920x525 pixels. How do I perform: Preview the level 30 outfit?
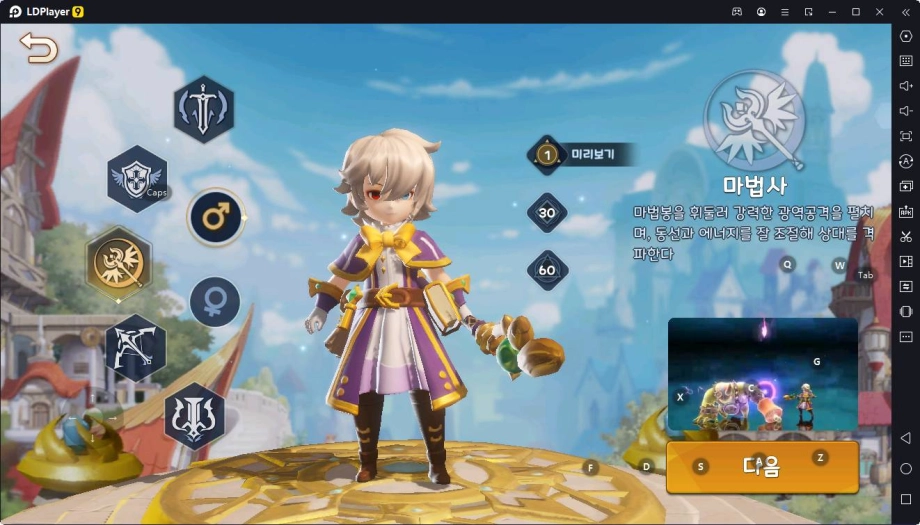point(547,213)
